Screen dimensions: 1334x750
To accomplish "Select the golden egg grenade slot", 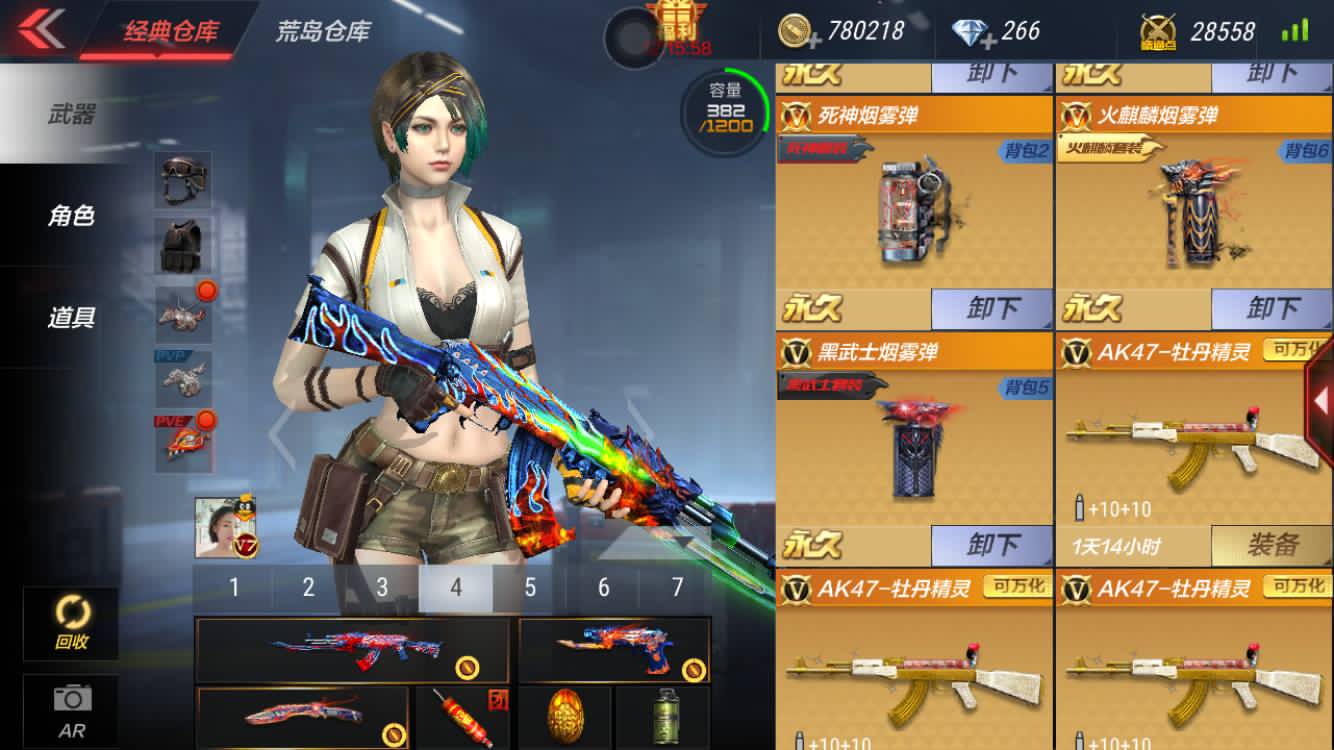I will [565, 714].
